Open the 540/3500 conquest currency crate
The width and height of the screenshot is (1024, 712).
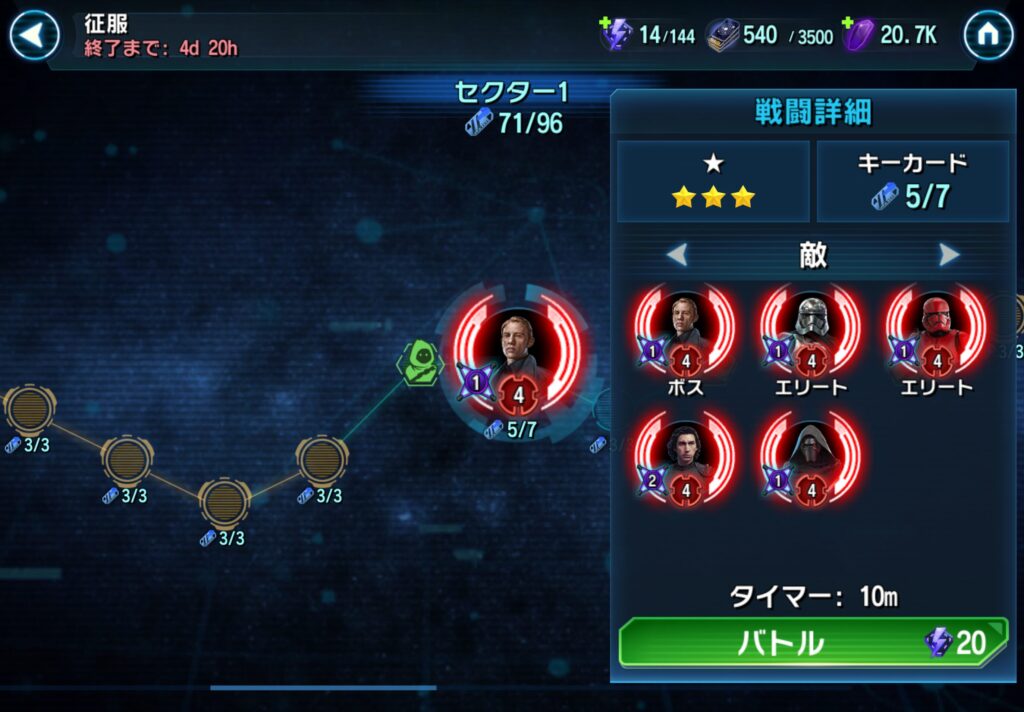722,36
